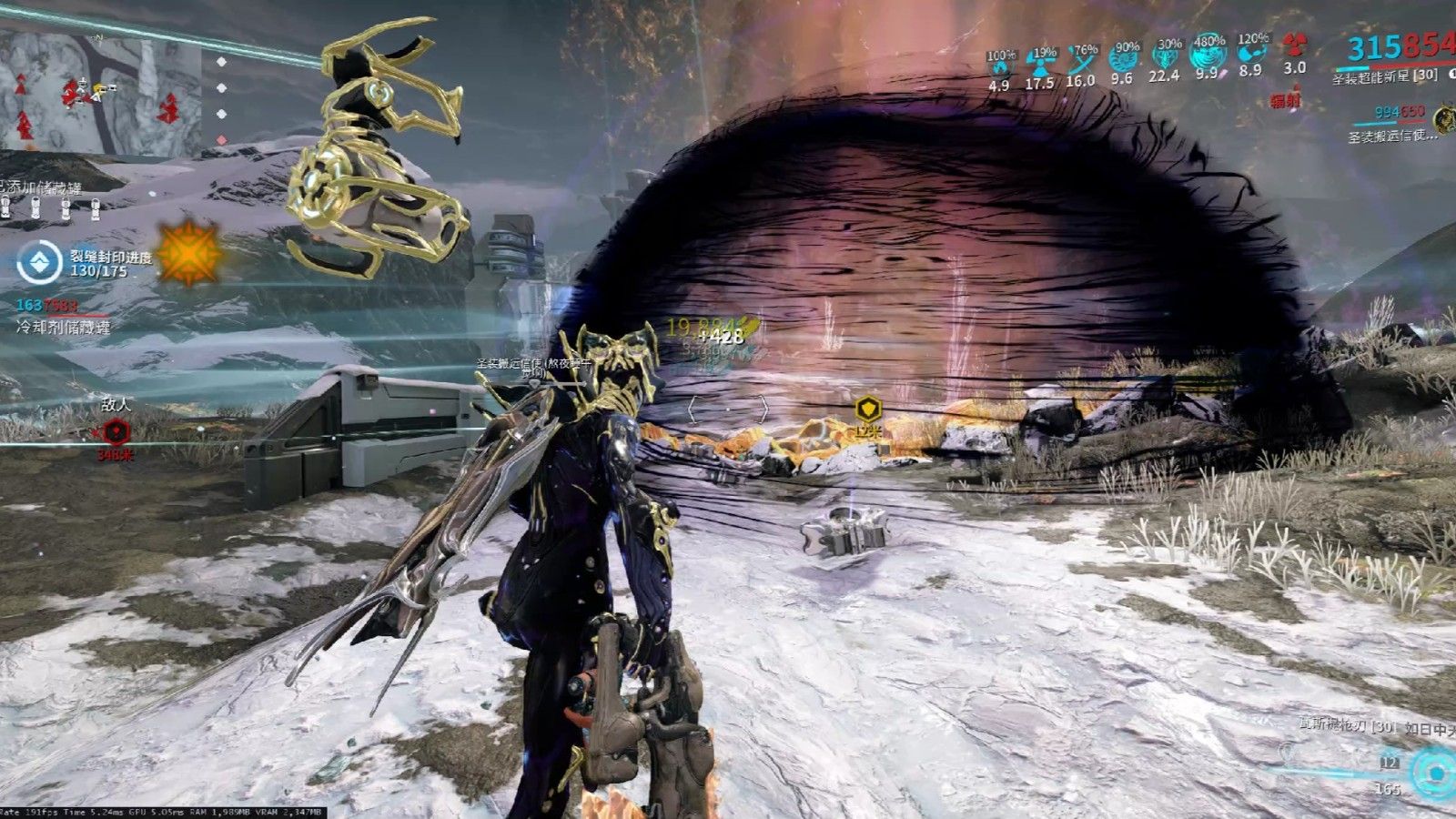The width and height of the screenshot is (1456, 819).
Task: Click the yellow hexagon waypoint marker
Action: click(x=868, y=408)
